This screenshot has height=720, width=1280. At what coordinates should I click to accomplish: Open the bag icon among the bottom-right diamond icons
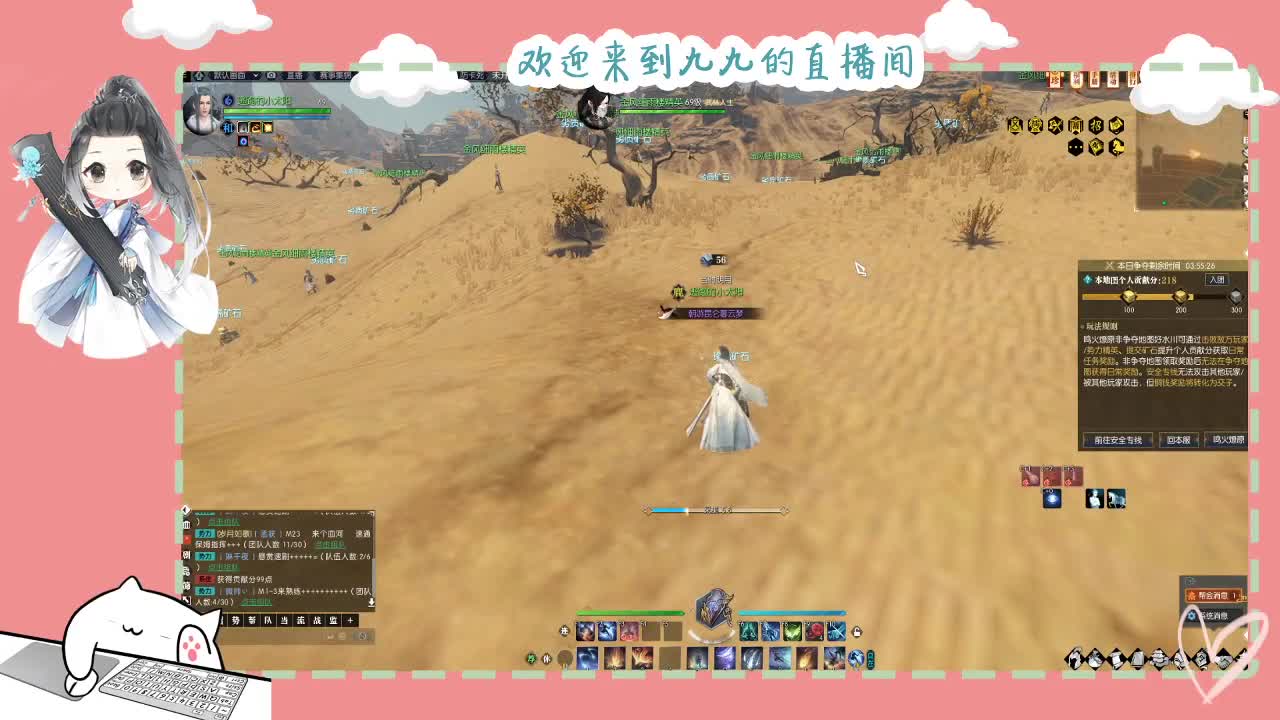pos(1138,660)
